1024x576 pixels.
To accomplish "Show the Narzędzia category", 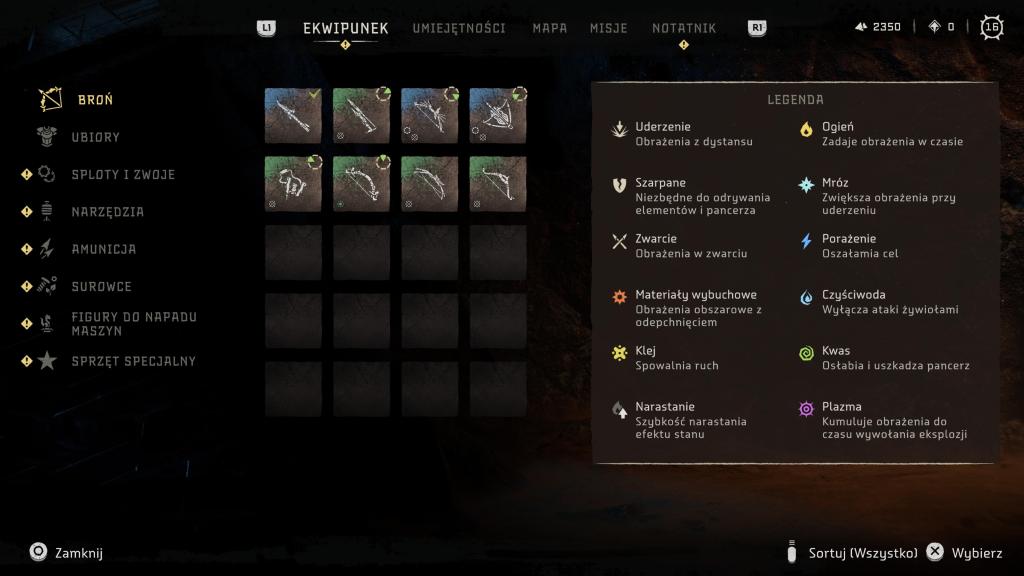I will 108,212.
